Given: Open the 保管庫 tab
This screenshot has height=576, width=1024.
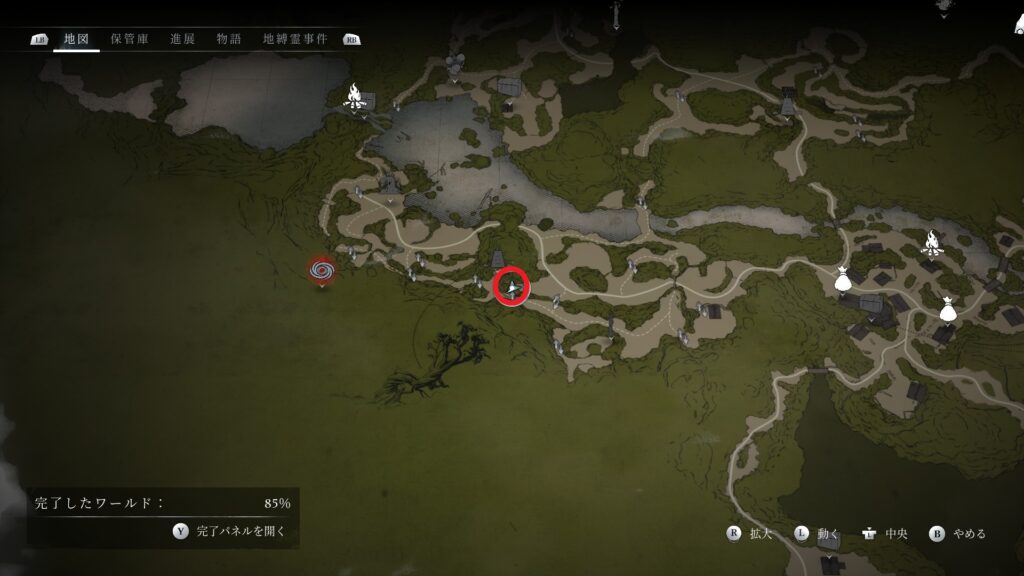Looking at the screenshot, I should pyautogui.click(x=129, y=39).
